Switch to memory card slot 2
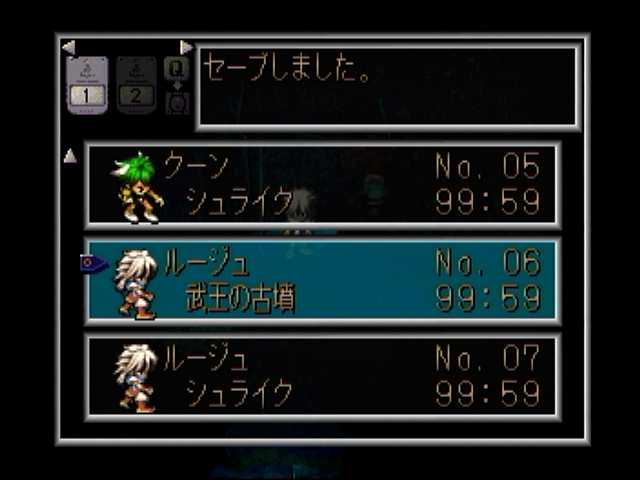The width and height of the screenshot is (640, 480). pos(136,84)
